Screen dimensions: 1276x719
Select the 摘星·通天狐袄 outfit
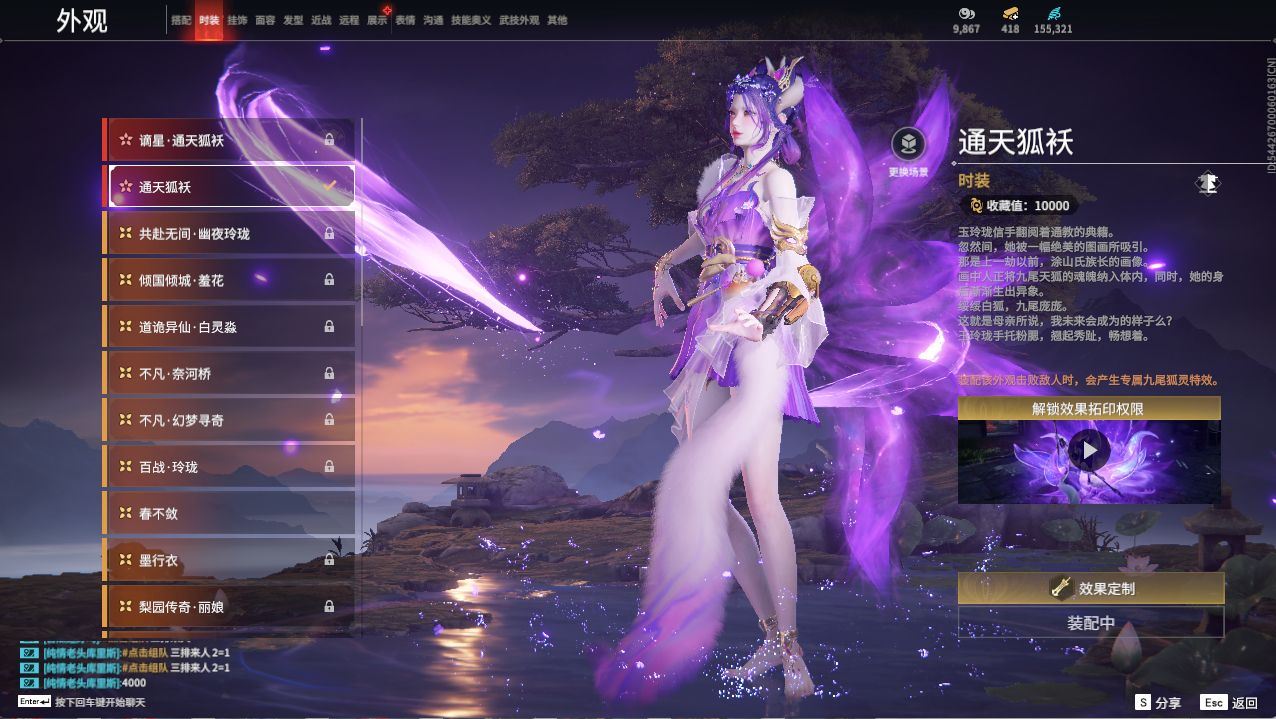(230, 140)
